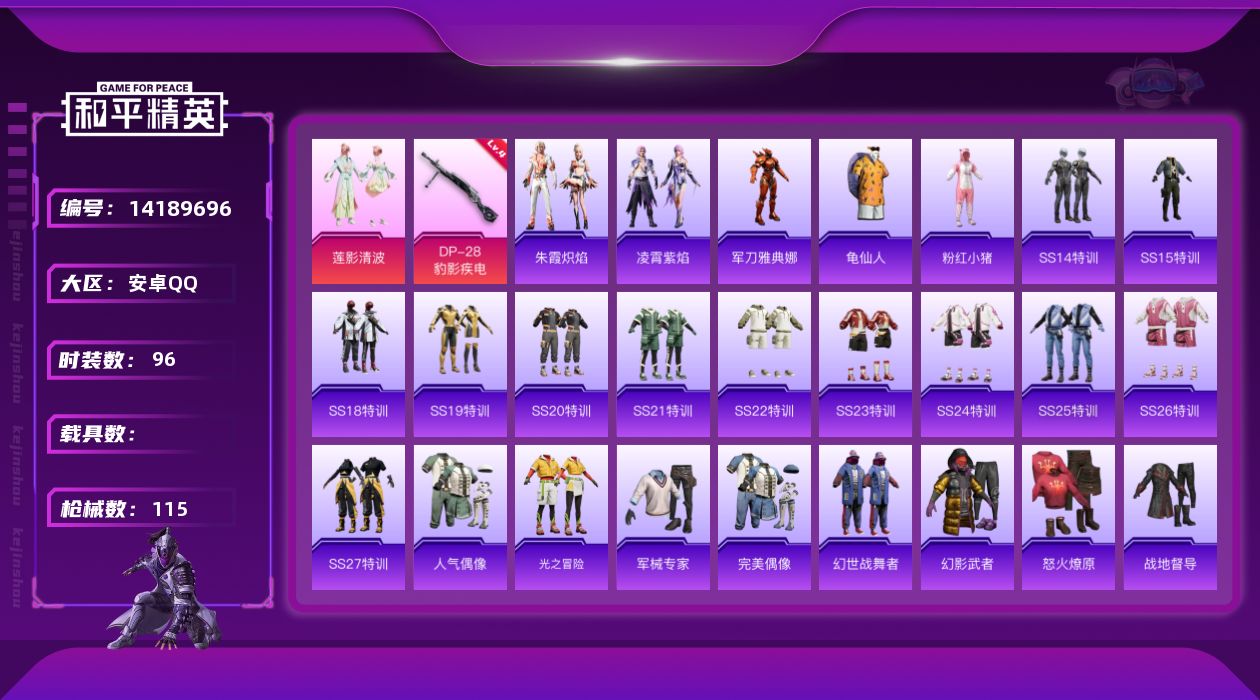
Task: Open the SS15特训 outfit tile
Action: click(x=1170, y=210)
